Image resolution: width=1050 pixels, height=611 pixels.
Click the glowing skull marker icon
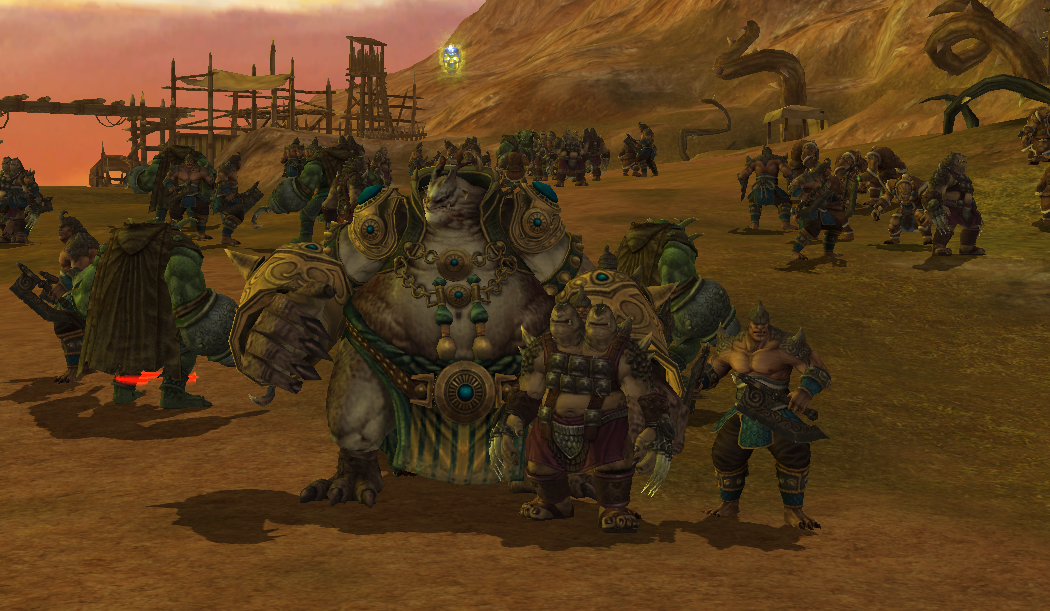tap(452, 59)
